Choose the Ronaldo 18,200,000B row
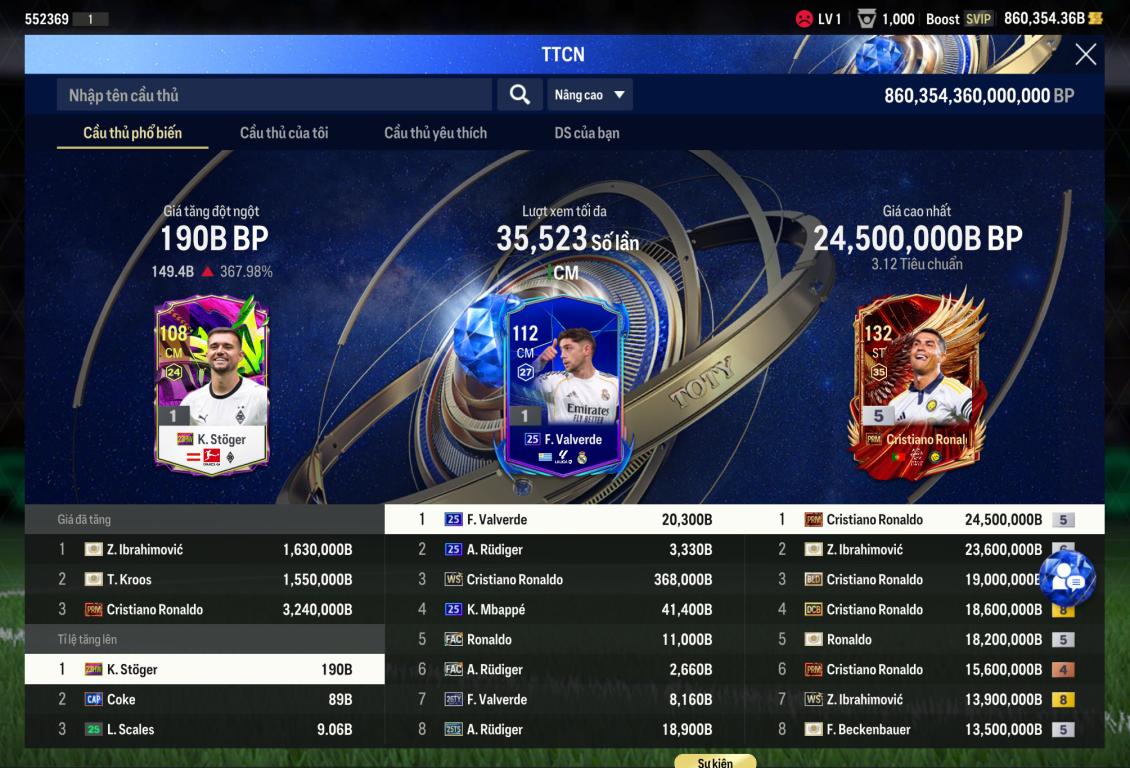The width and height of the screenshot is (1130, 768). tap(925, 639)
